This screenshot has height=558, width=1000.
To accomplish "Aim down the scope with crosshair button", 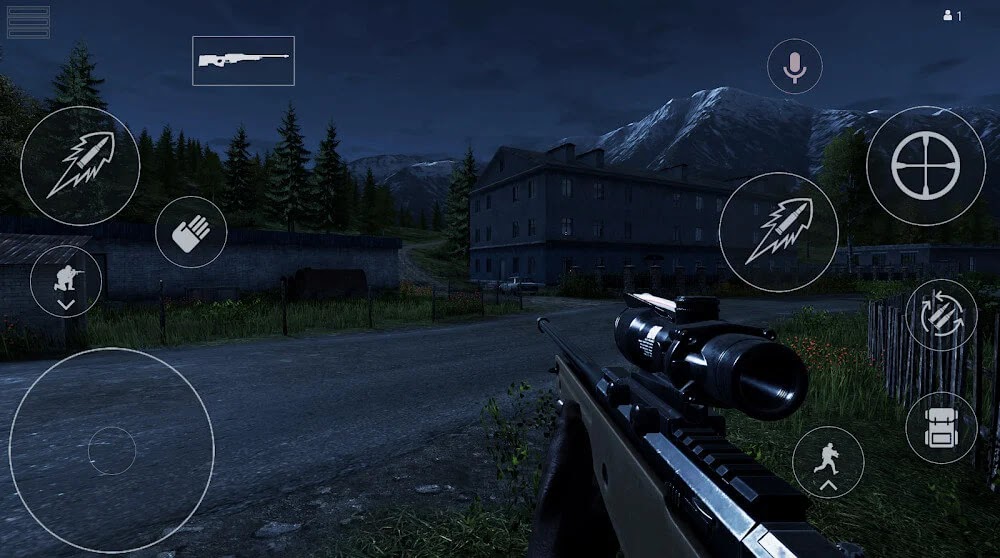I will [x=925, y=165].
